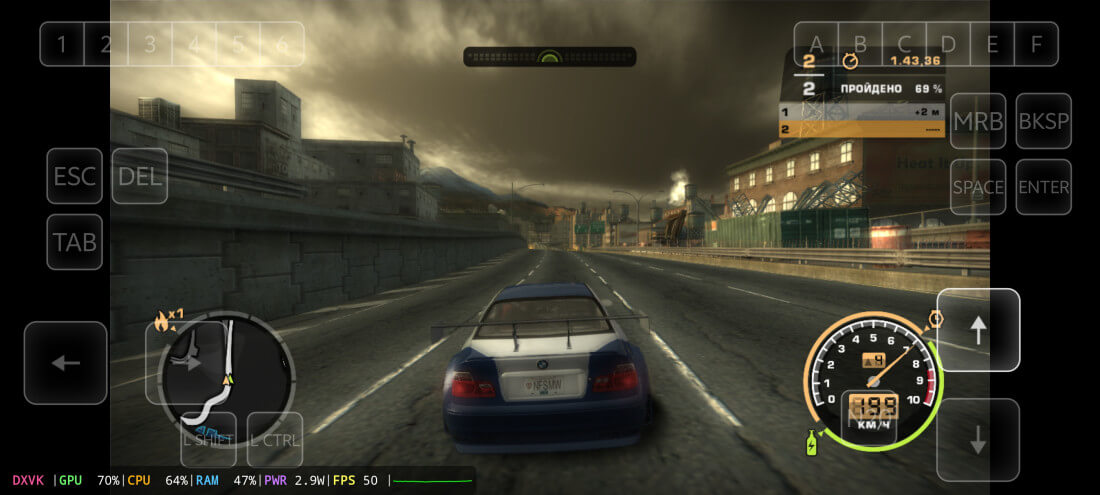Tap the MRB overlay button
The width and height of the screenshot is (1100, 495).
point(978,121)
